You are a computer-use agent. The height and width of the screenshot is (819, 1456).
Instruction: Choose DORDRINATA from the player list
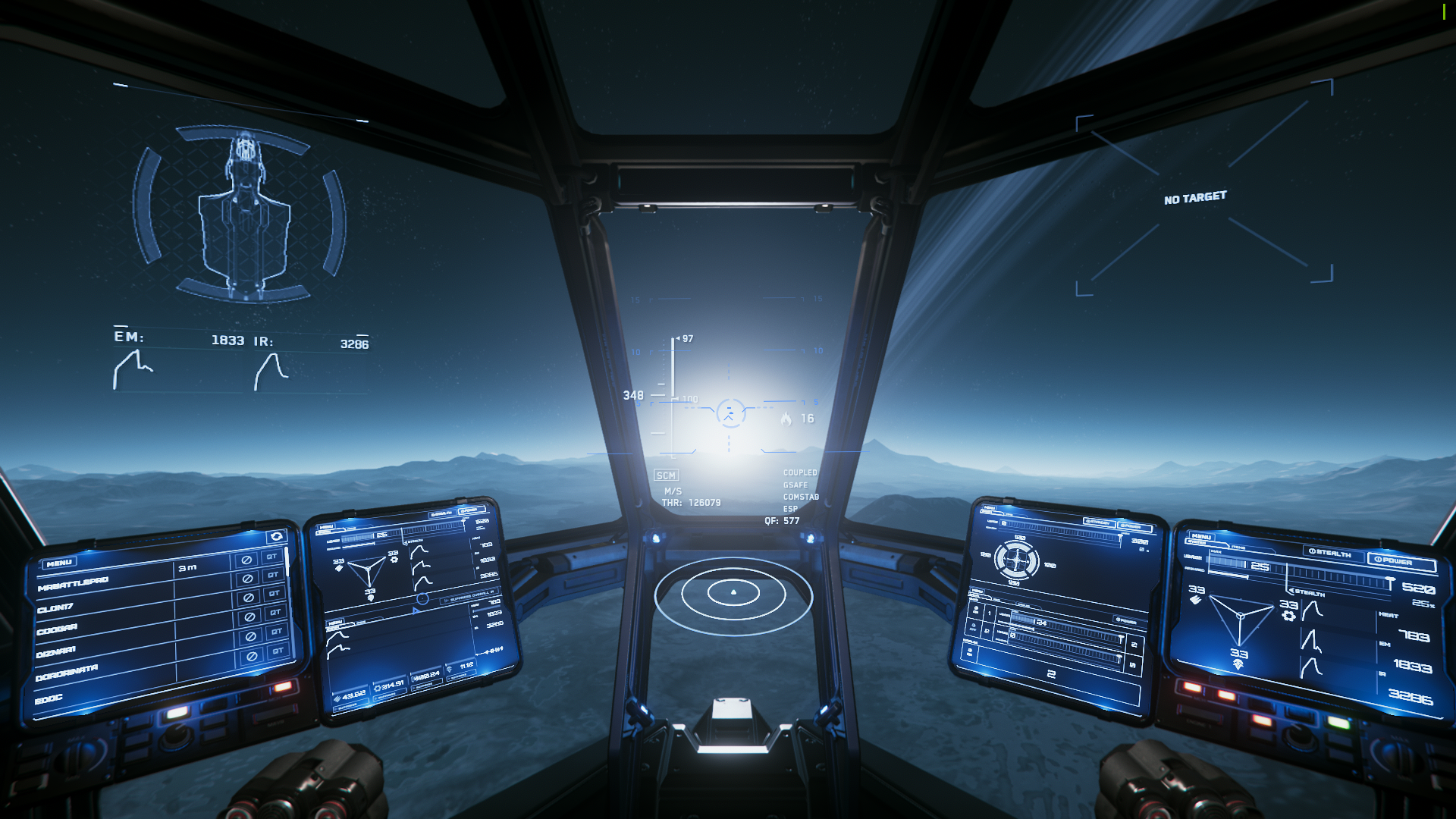(x=67, y=673)
